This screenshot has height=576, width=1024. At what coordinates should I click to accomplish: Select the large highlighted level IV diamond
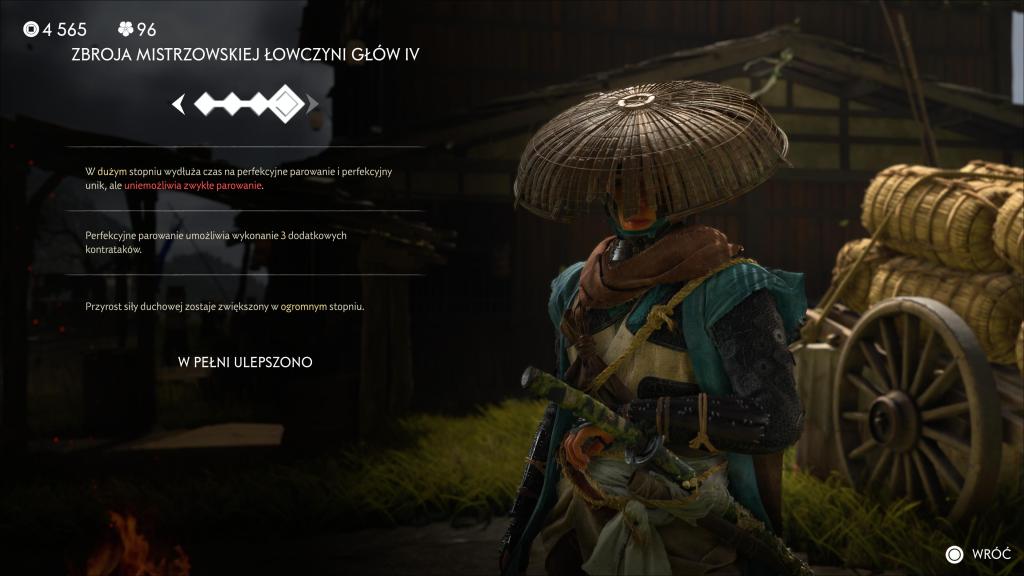coord(287,103)
